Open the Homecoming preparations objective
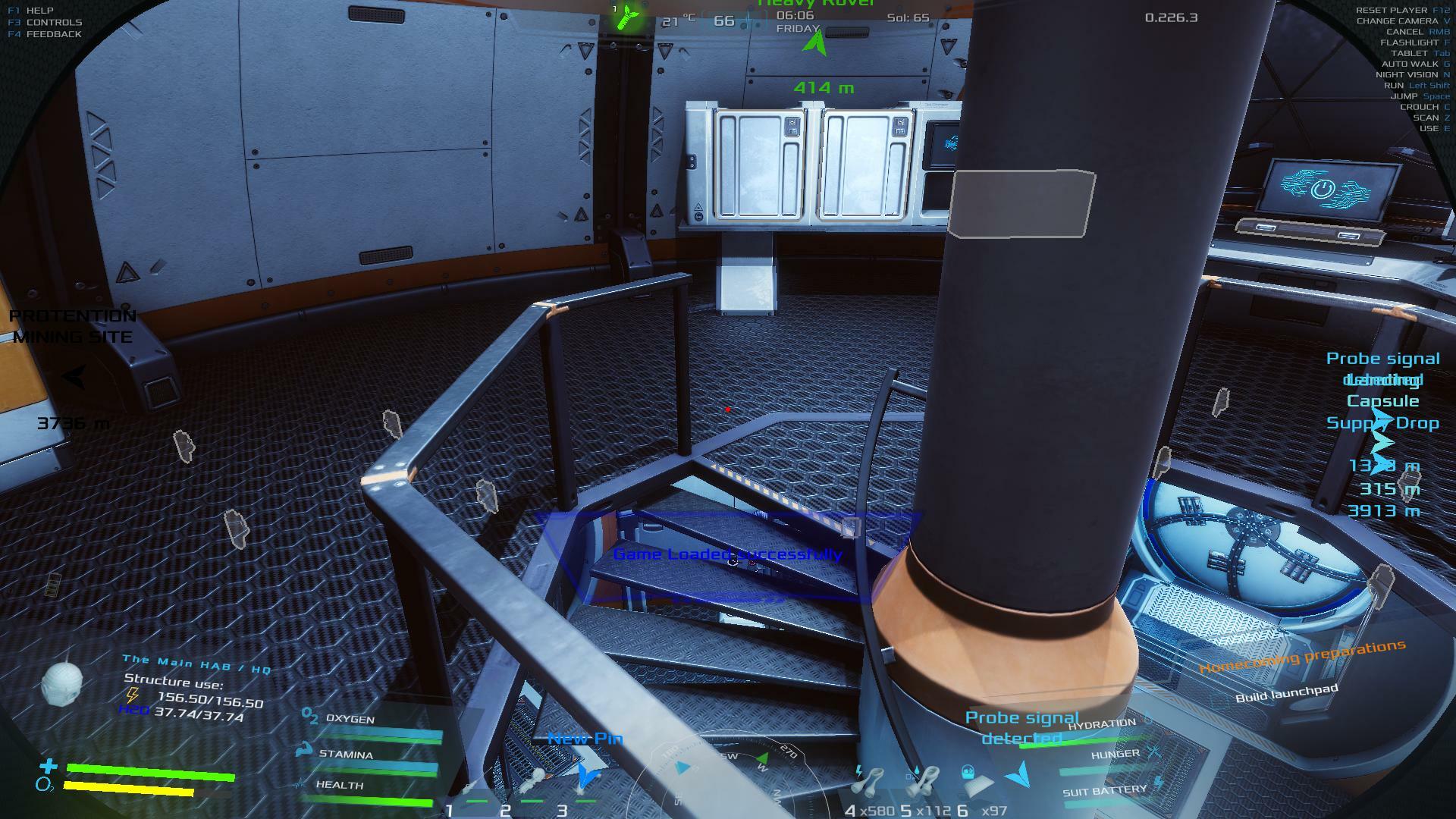 (1302, 657)
